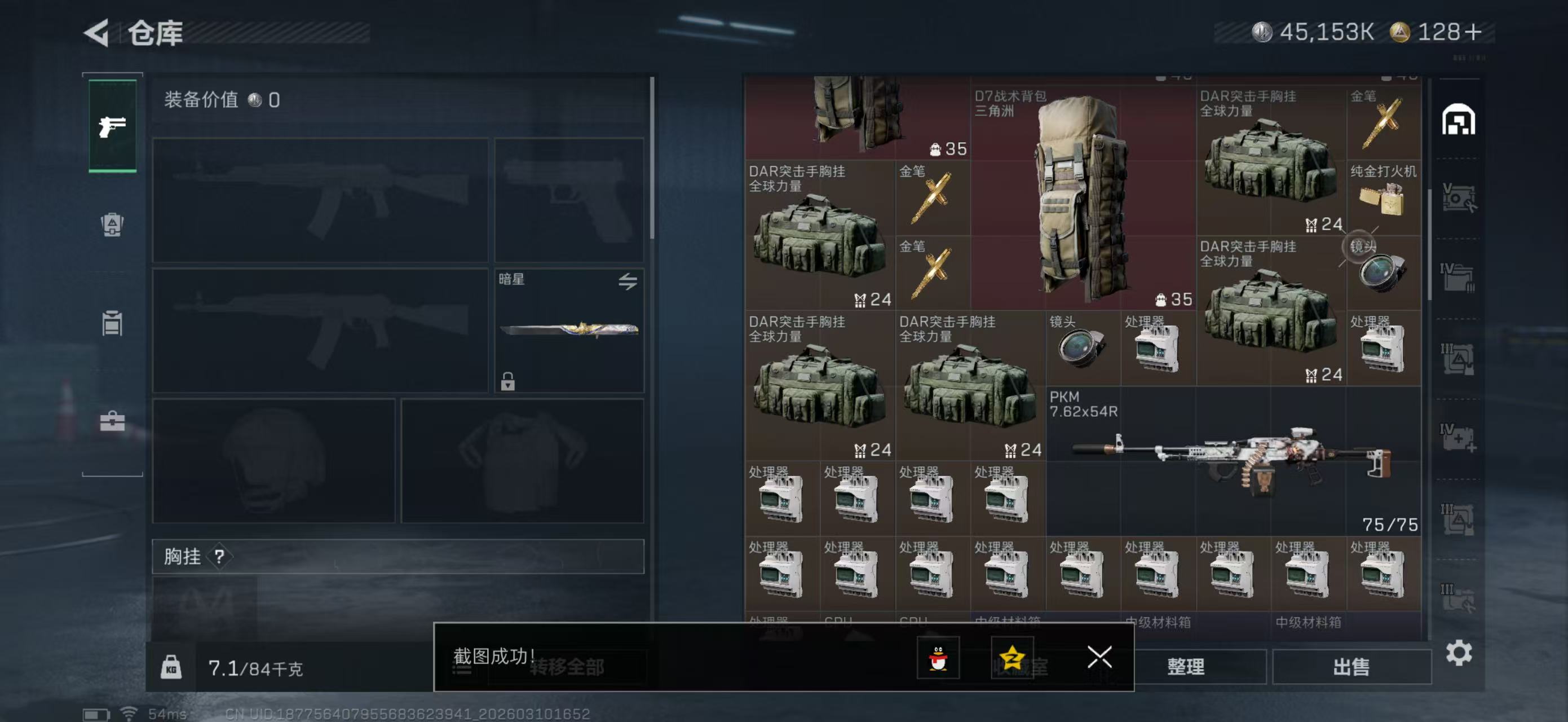
Task: Open the home stash icon
Action: click(1458, 120)
